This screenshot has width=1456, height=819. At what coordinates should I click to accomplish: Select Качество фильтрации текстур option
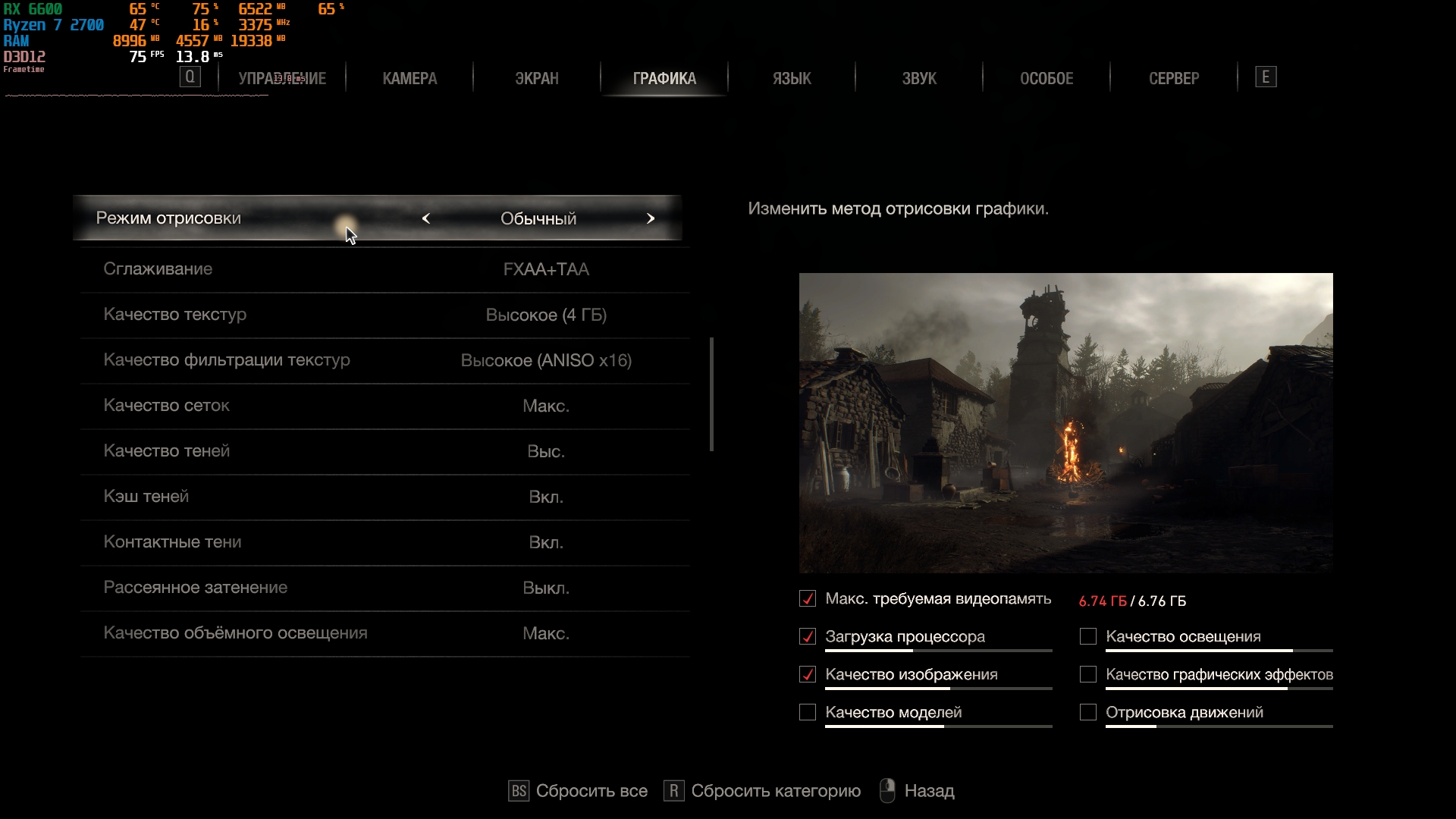click(385, 360)
